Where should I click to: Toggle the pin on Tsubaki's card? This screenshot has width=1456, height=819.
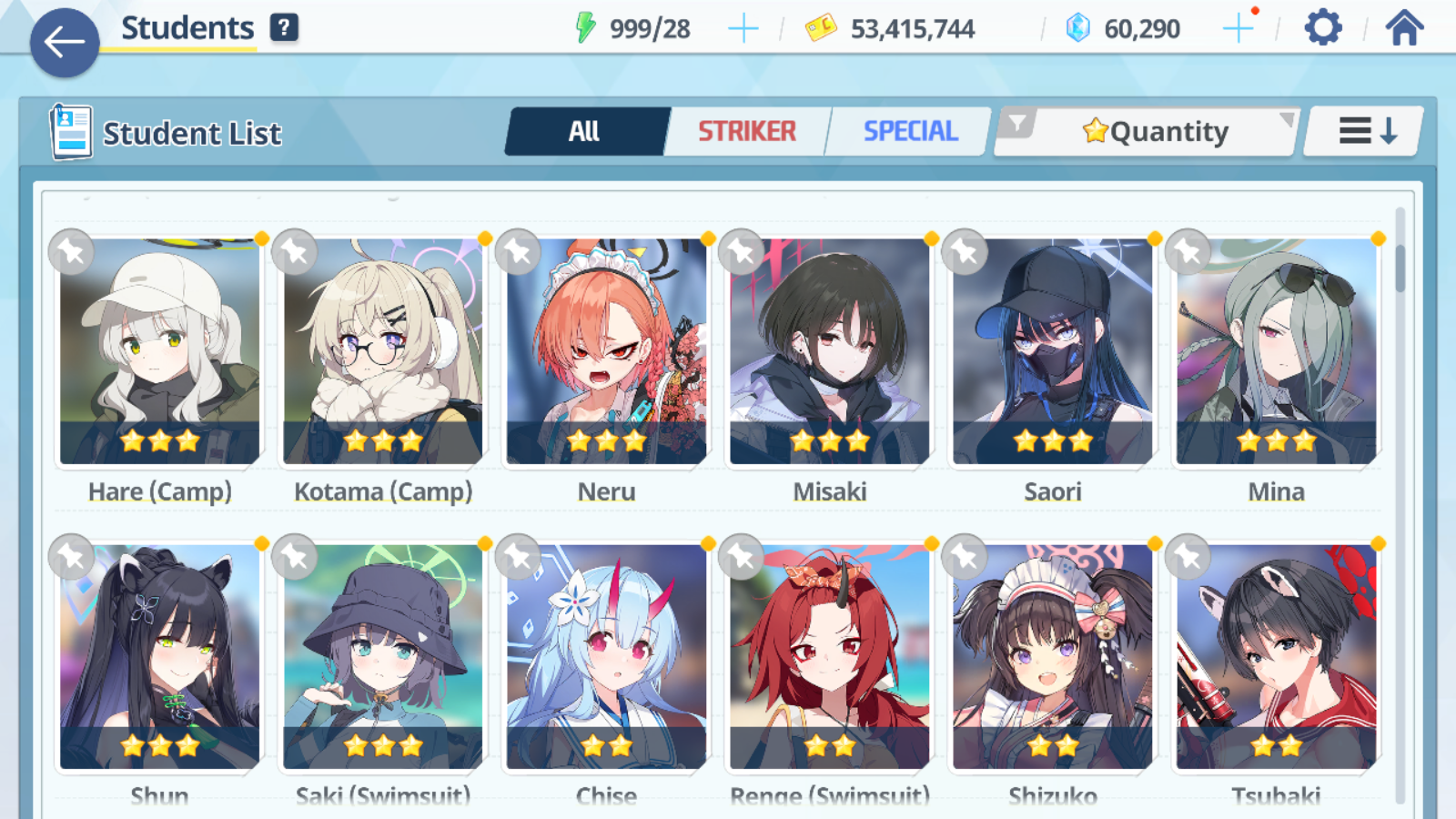(x=1190, y=558)
